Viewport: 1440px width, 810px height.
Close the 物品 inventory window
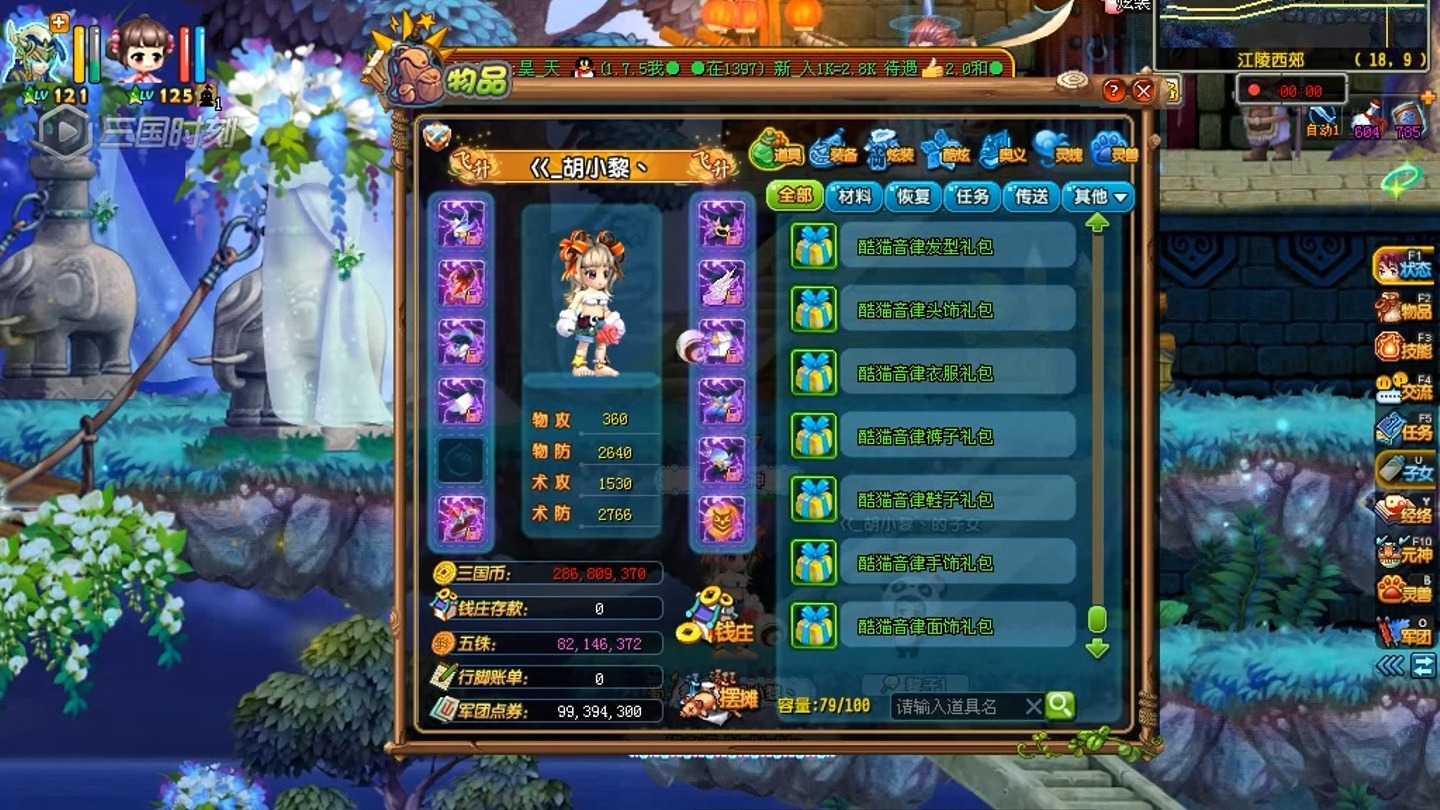[1144, 91]
